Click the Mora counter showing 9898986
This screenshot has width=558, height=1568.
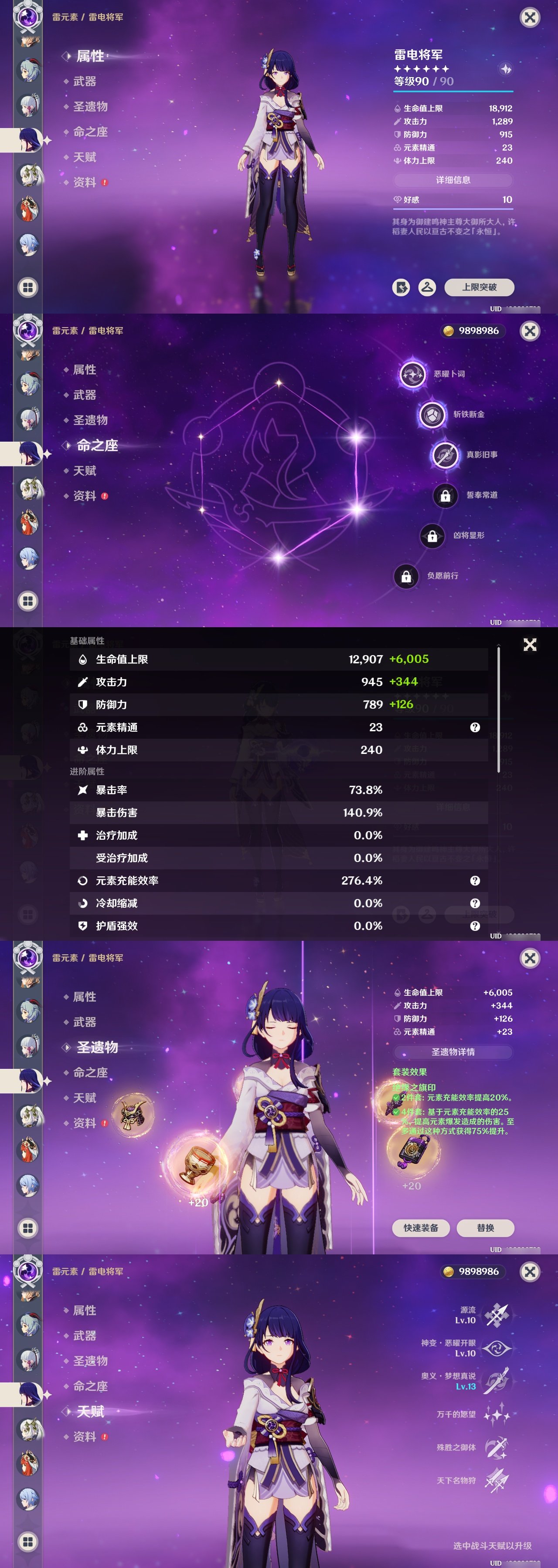pos(474,331)
